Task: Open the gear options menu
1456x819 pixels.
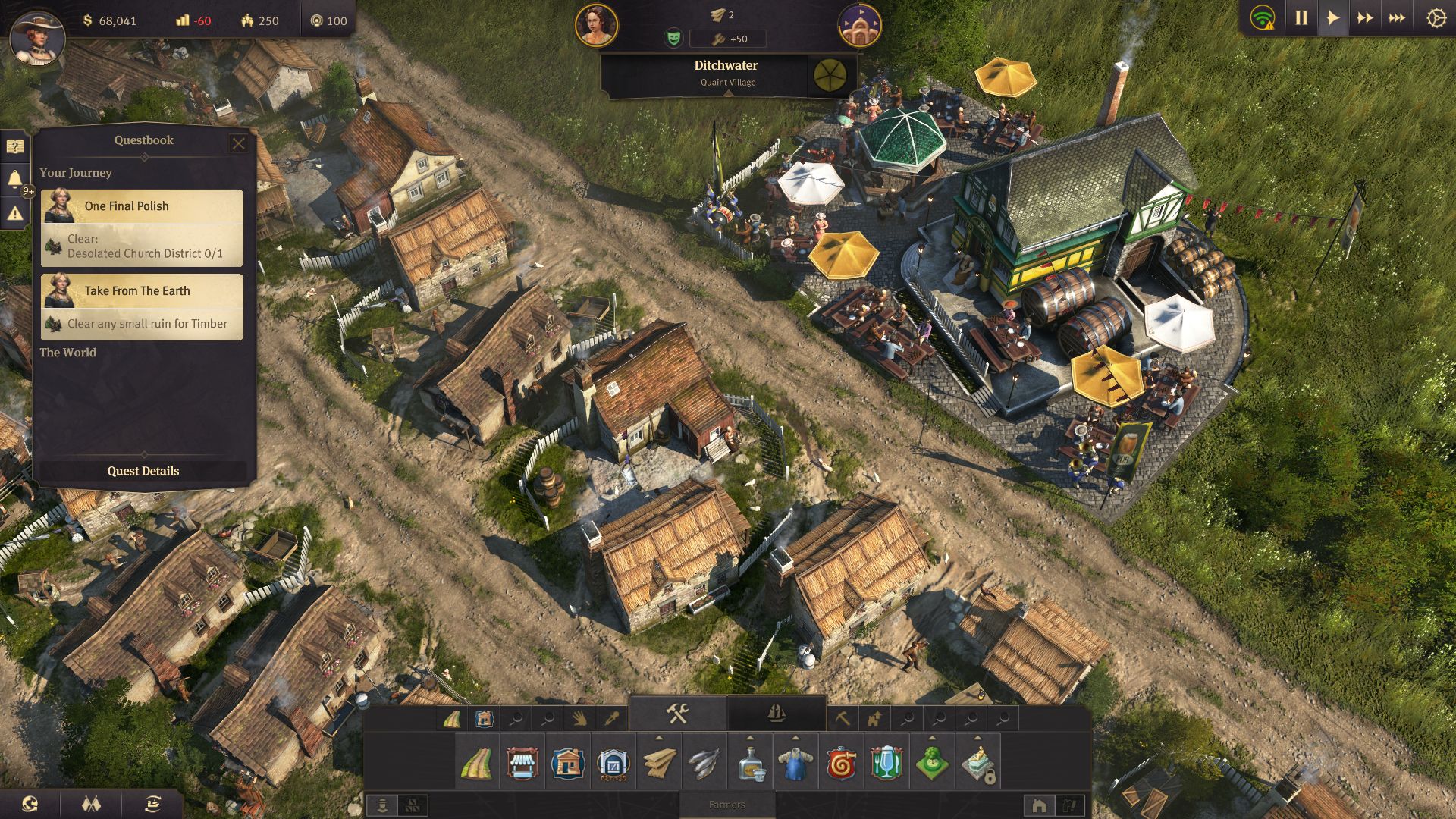Action: [x=1436, y=18]
